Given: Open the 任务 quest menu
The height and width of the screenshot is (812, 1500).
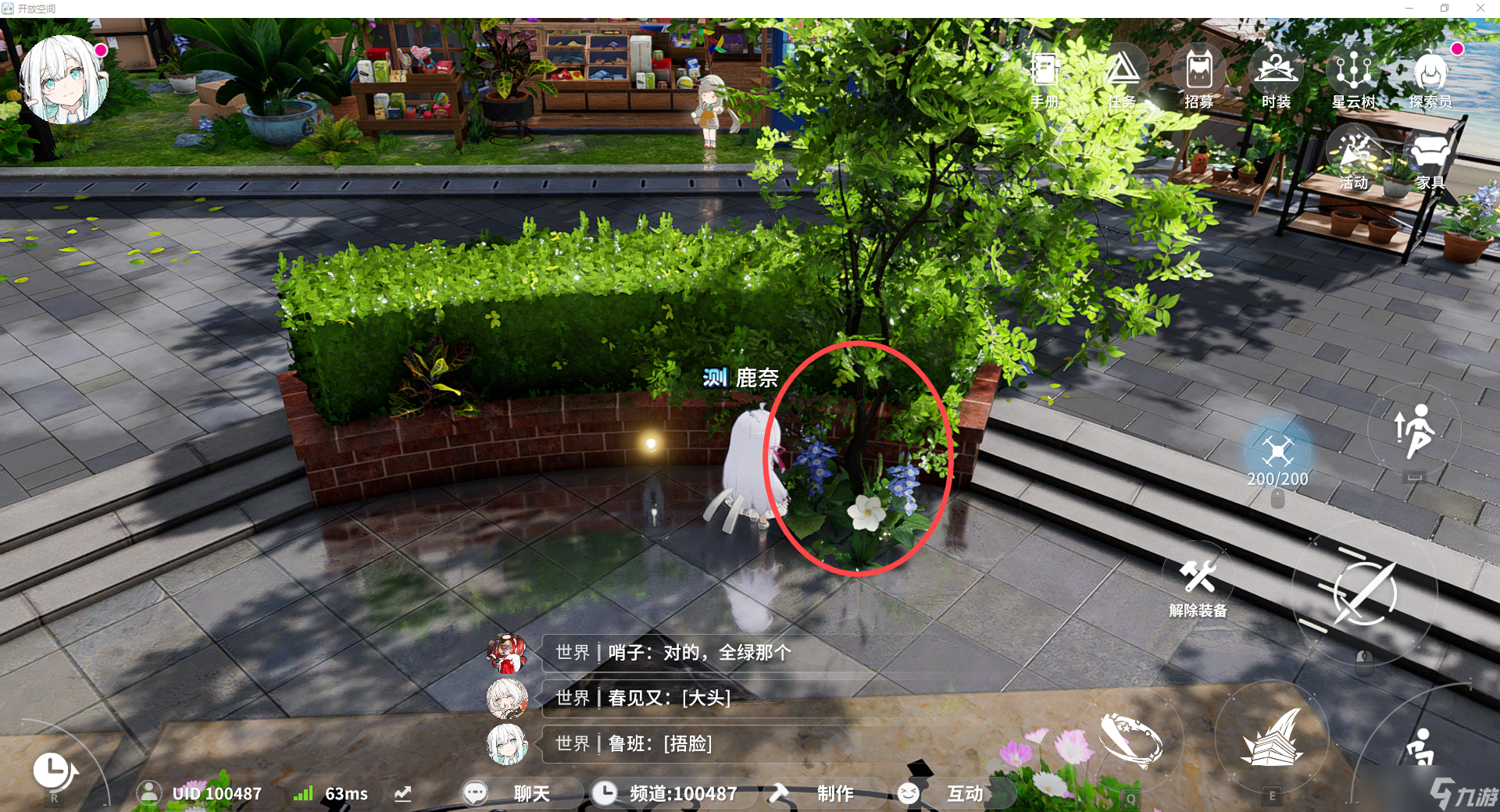Looking at the screenshot, I should pyautogui.click(x=1122, y=77).
